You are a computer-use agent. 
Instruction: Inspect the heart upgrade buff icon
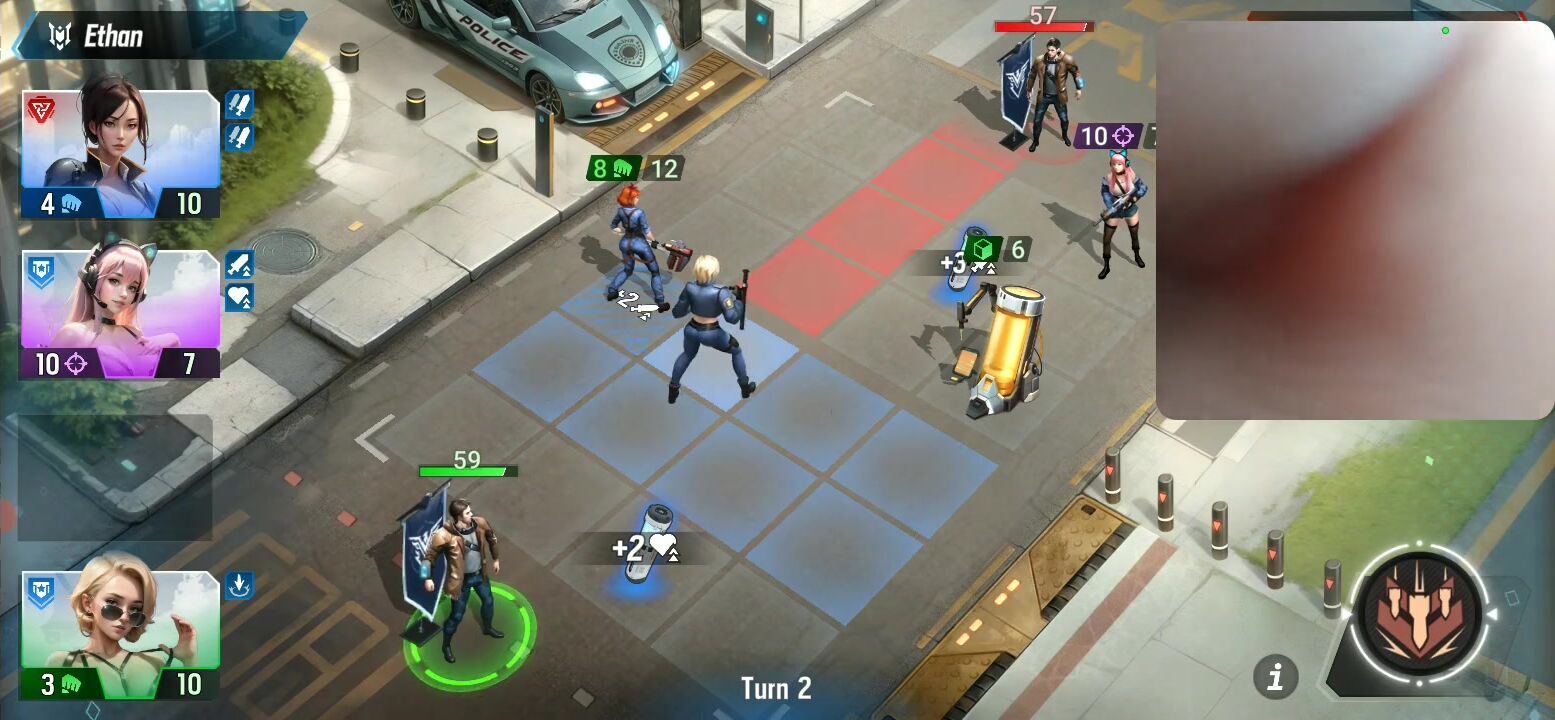(x=239, y=297)
